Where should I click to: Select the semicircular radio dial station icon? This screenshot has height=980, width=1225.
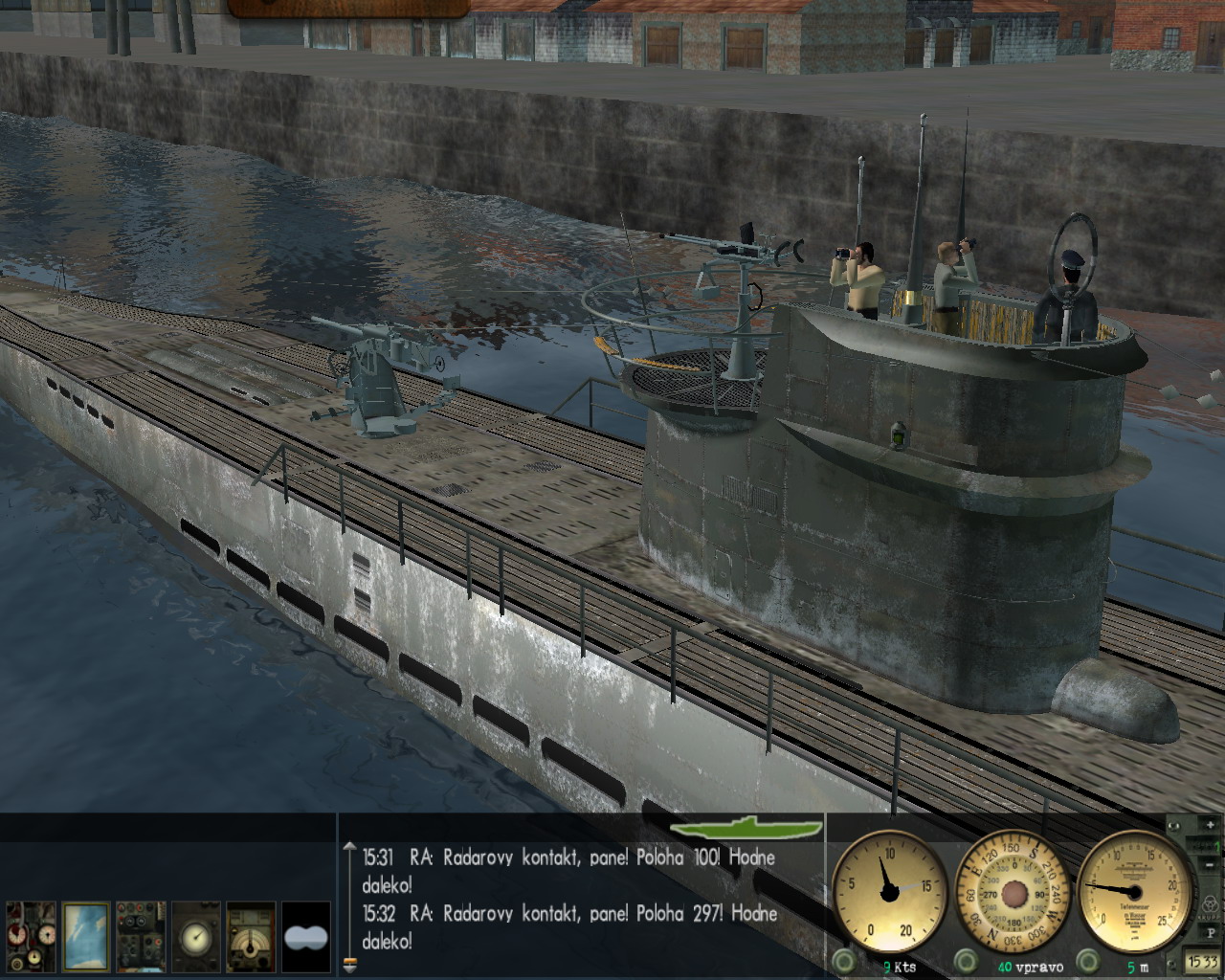click(x=251, y=937)
